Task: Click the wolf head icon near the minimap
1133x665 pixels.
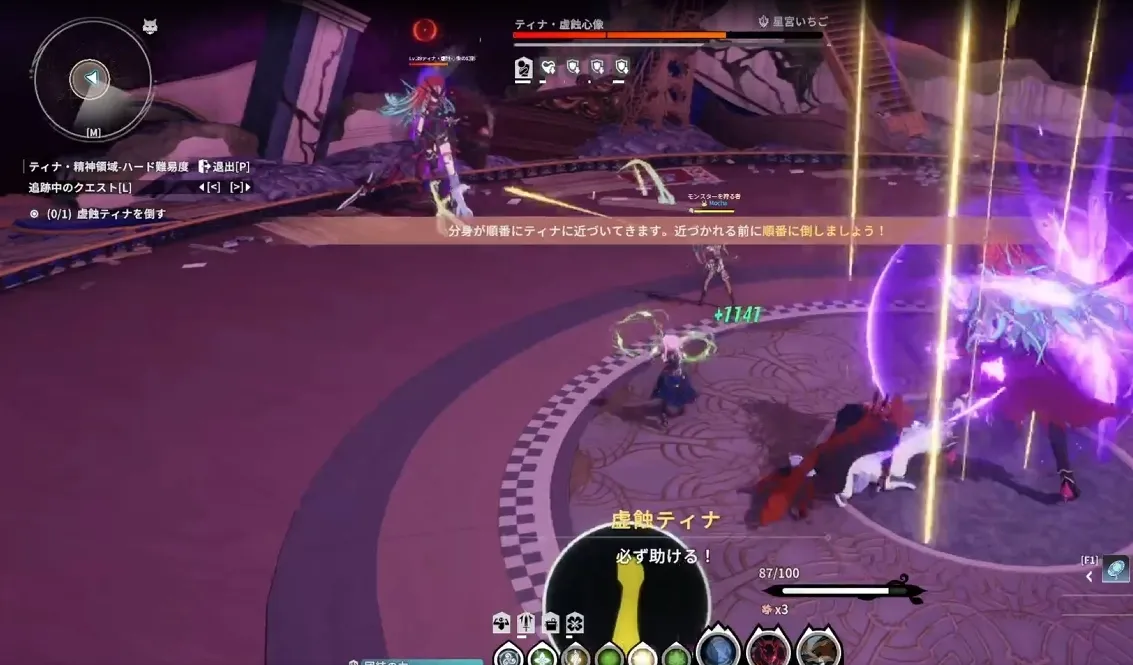Action: point(150,27)
